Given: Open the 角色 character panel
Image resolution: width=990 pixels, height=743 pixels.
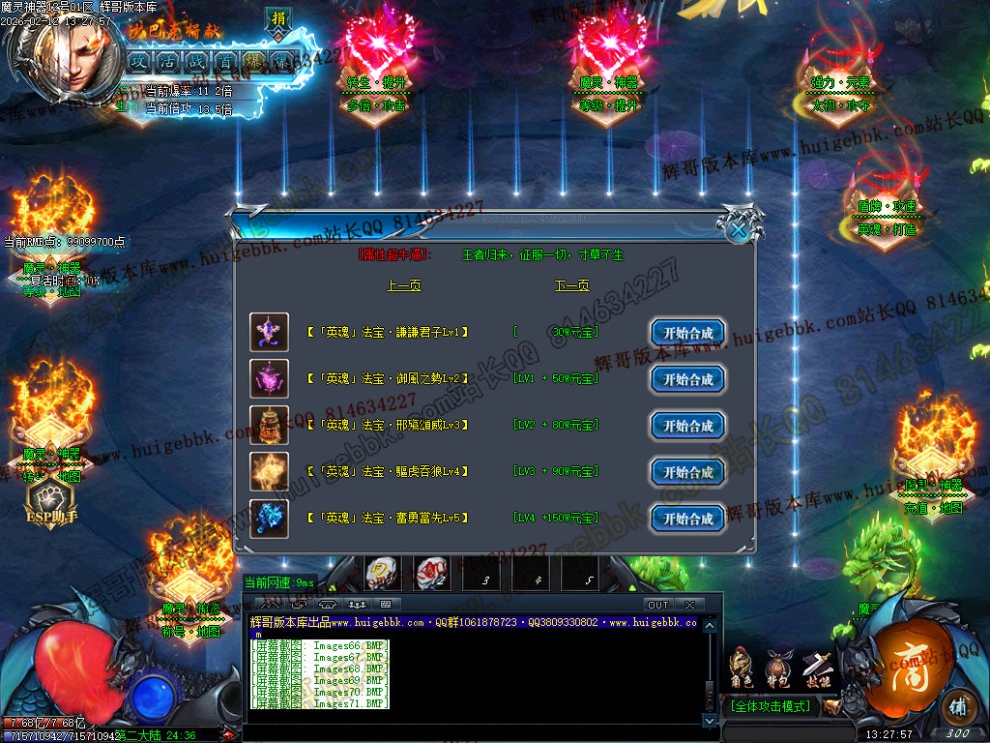Looking at the screenshot, I should (x=741, y=668).
